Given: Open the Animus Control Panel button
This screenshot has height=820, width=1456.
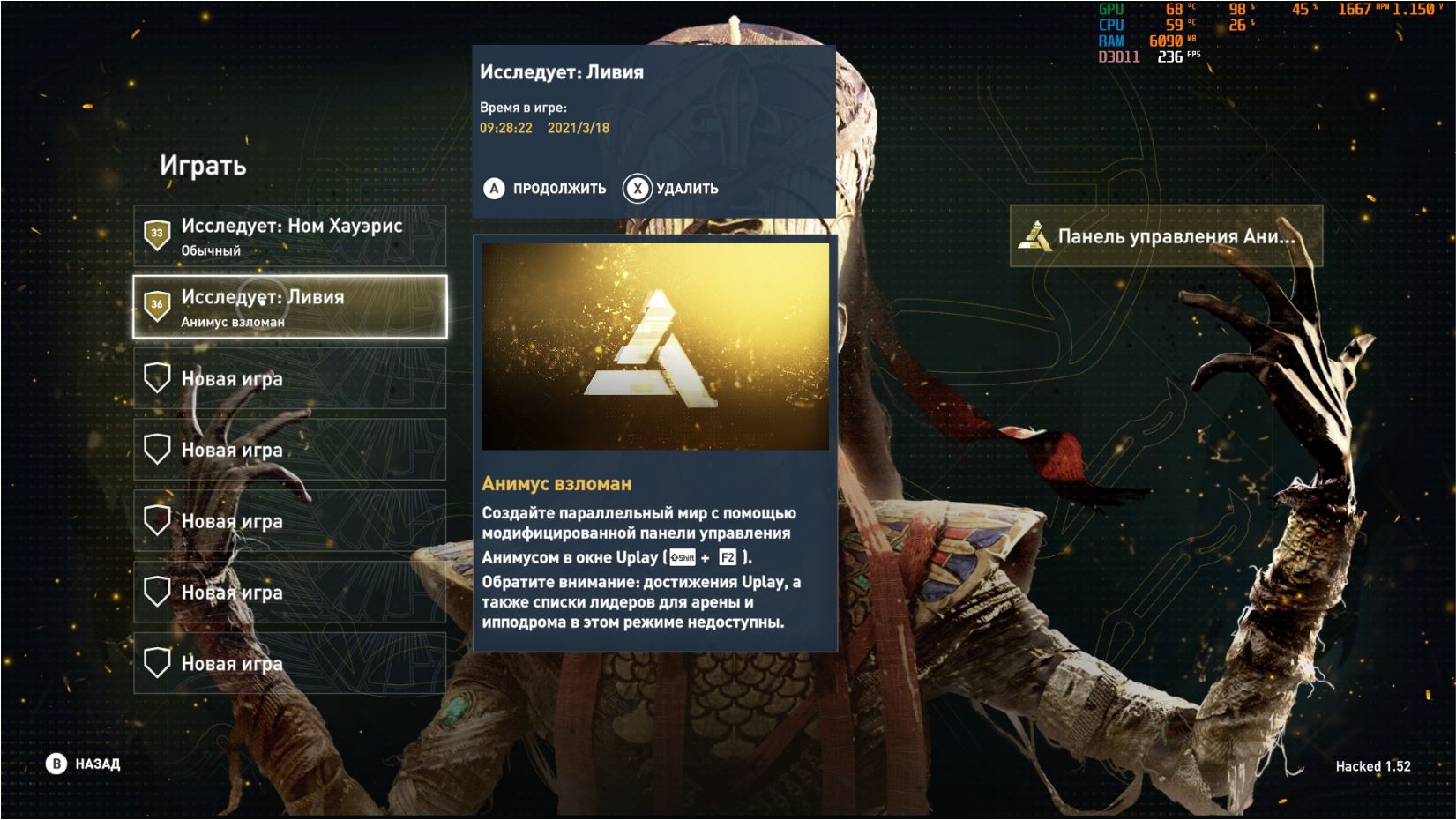Looking at the screenshot, I should tap(1165, 236).
